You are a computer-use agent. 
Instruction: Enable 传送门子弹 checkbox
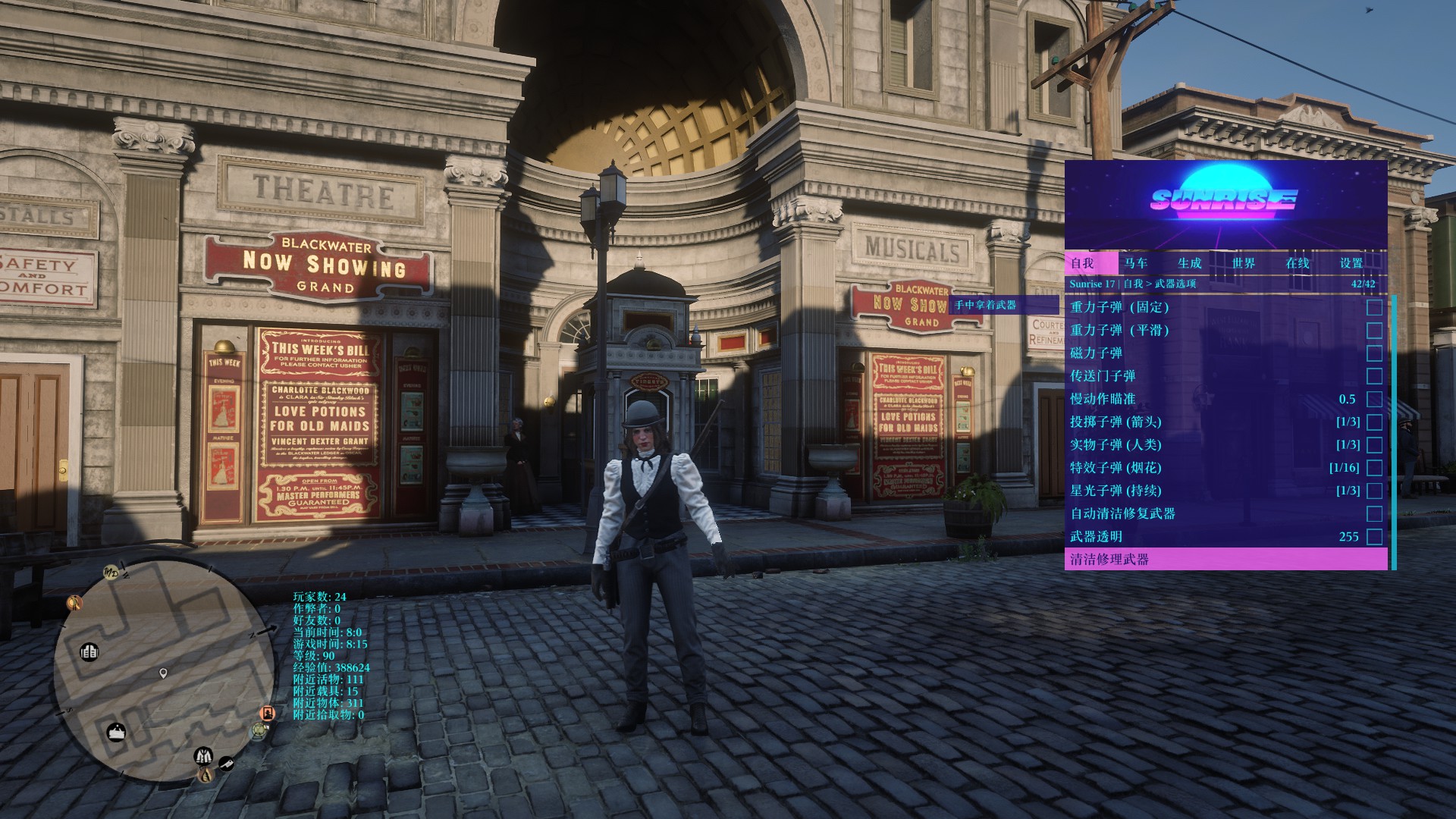pos(1374,376)
